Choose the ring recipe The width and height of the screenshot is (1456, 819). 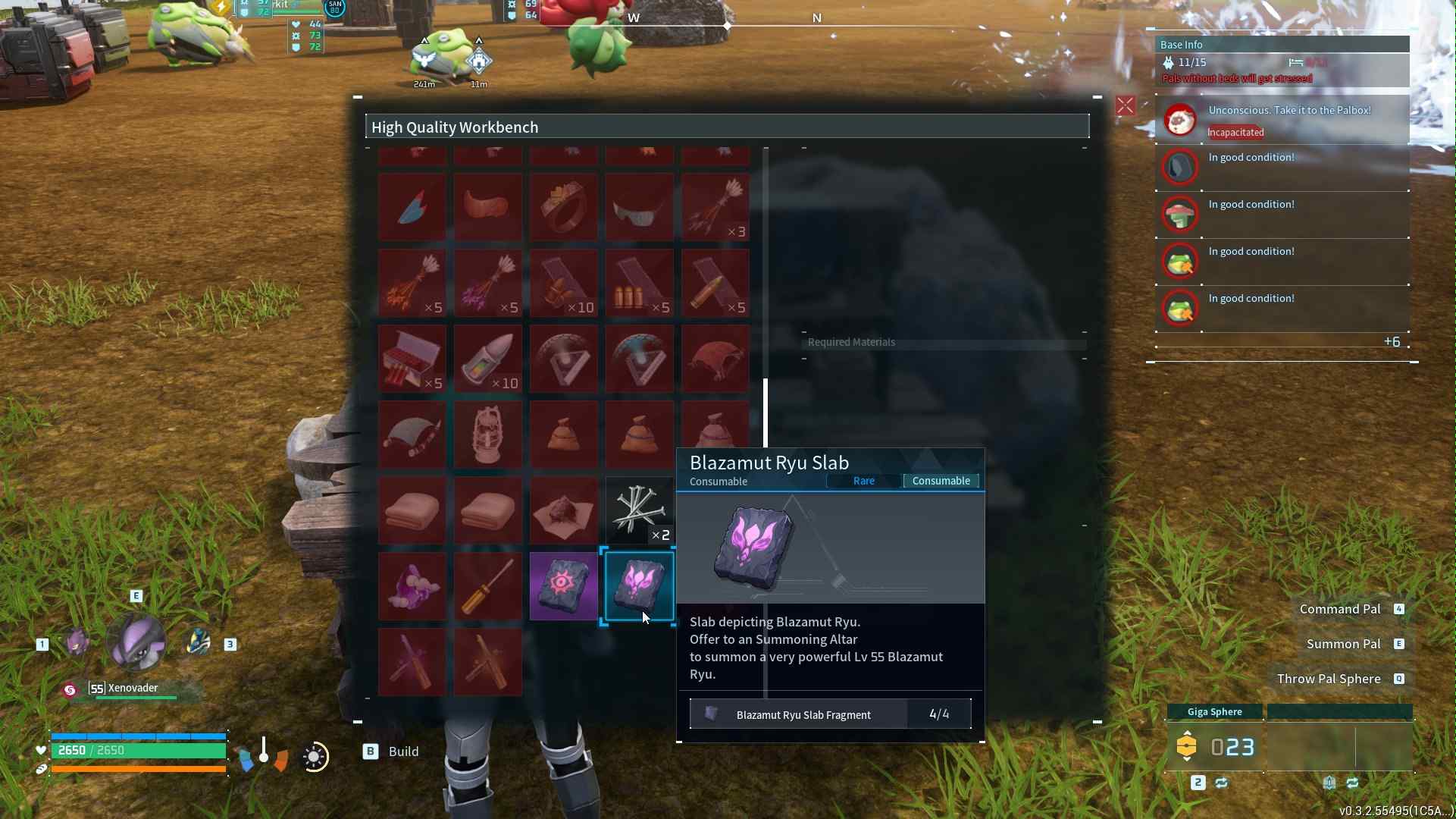(x=563, y=207)
